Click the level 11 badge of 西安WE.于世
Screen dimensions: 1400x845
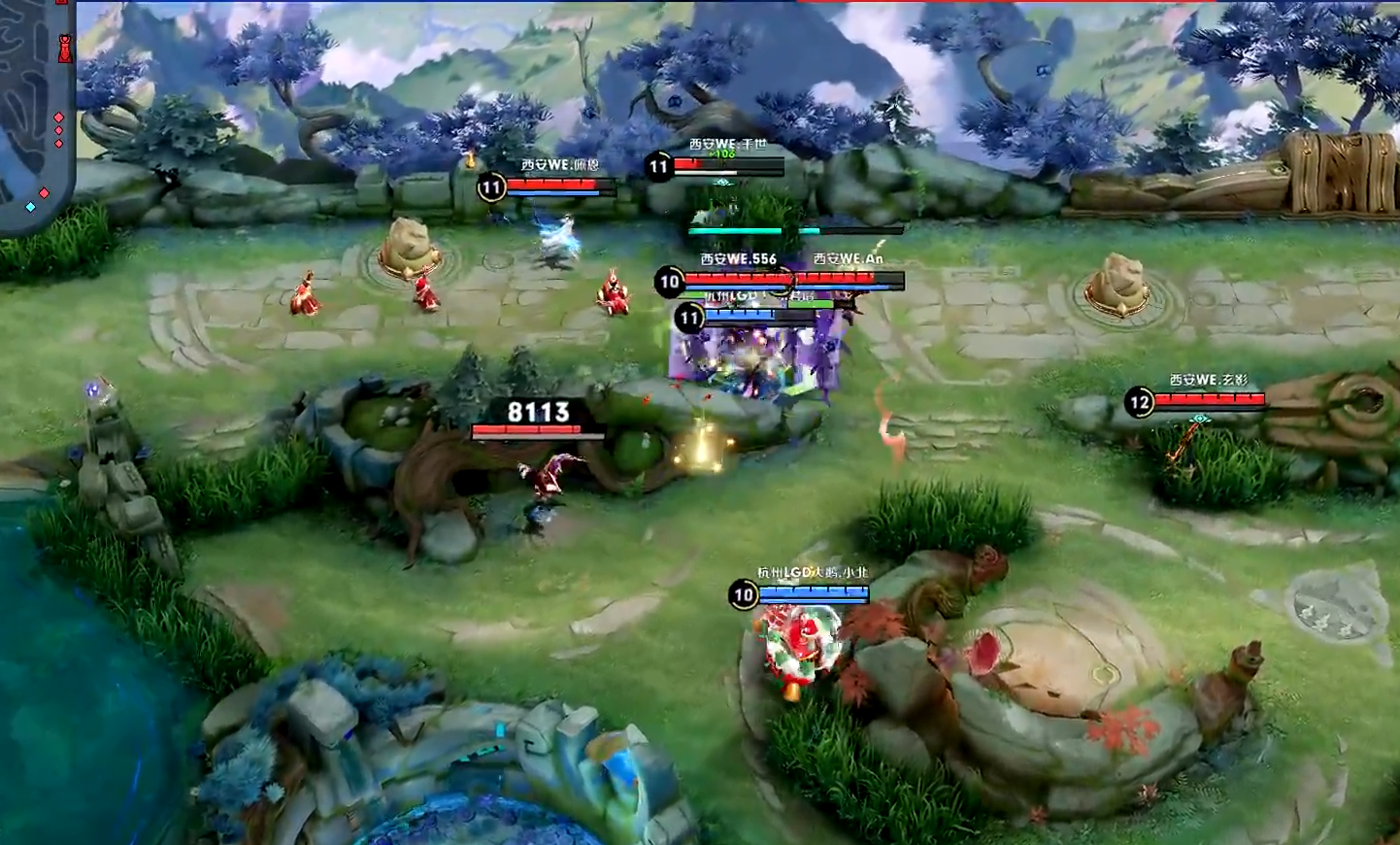[x=658, y=165]
